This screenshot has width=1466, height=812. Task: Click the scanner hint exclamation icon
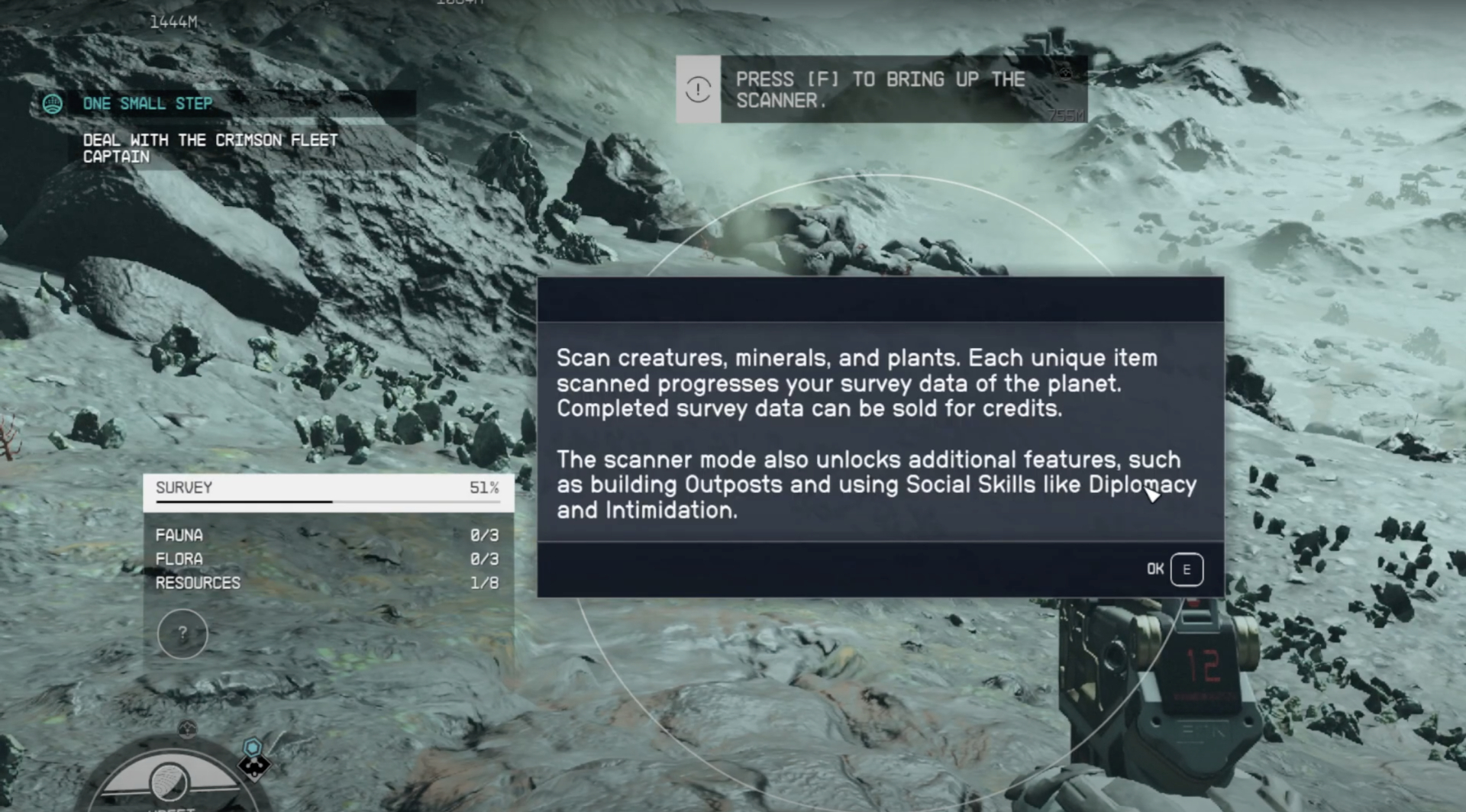(x=698, y=89)
